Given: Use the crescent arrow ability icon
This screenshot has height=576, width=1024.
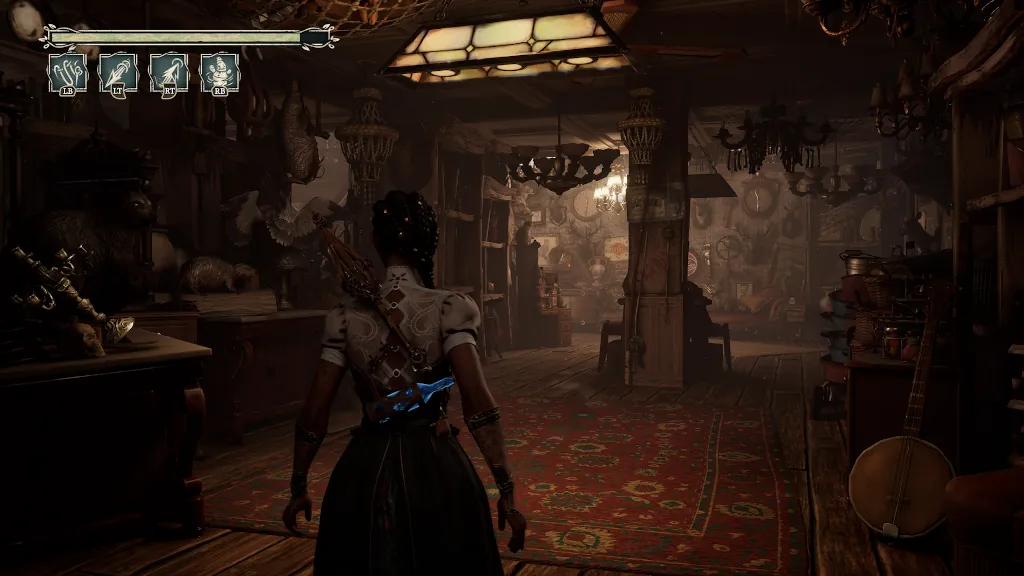Looking at the screenshot, I should [169, 73].
